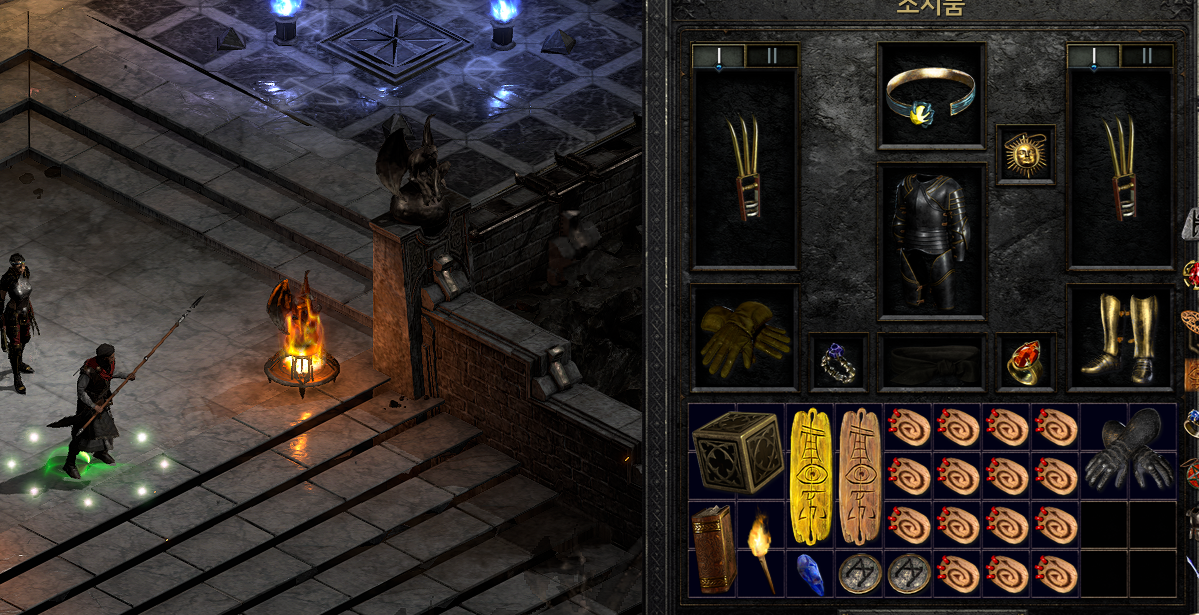Select the circlet in the helm slot
The image size is (1199, 615).
point(930,96)
